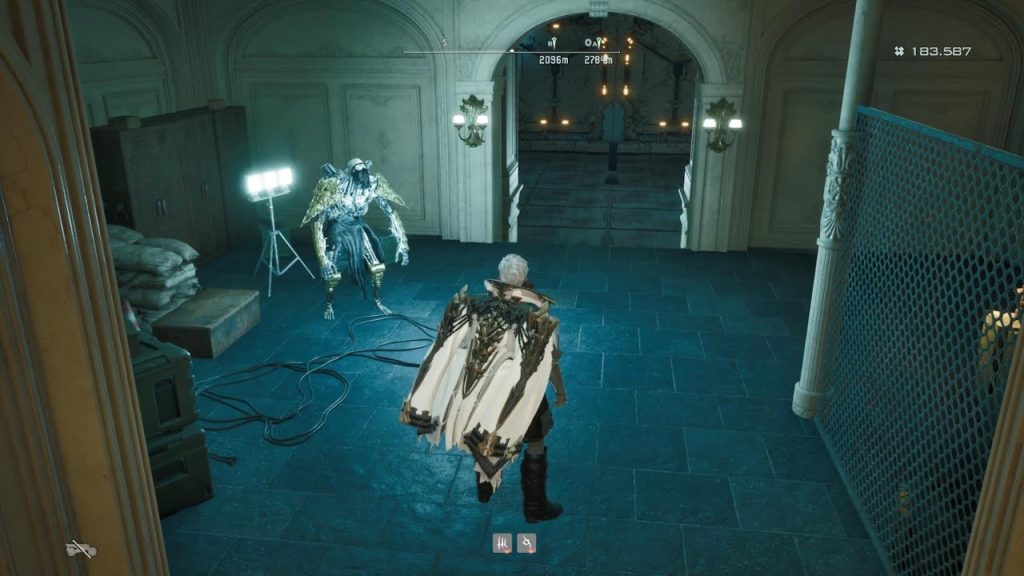The image size is (1024, 576).
Task: Select the compass marker showing 2096m
Action: (552, 44)
